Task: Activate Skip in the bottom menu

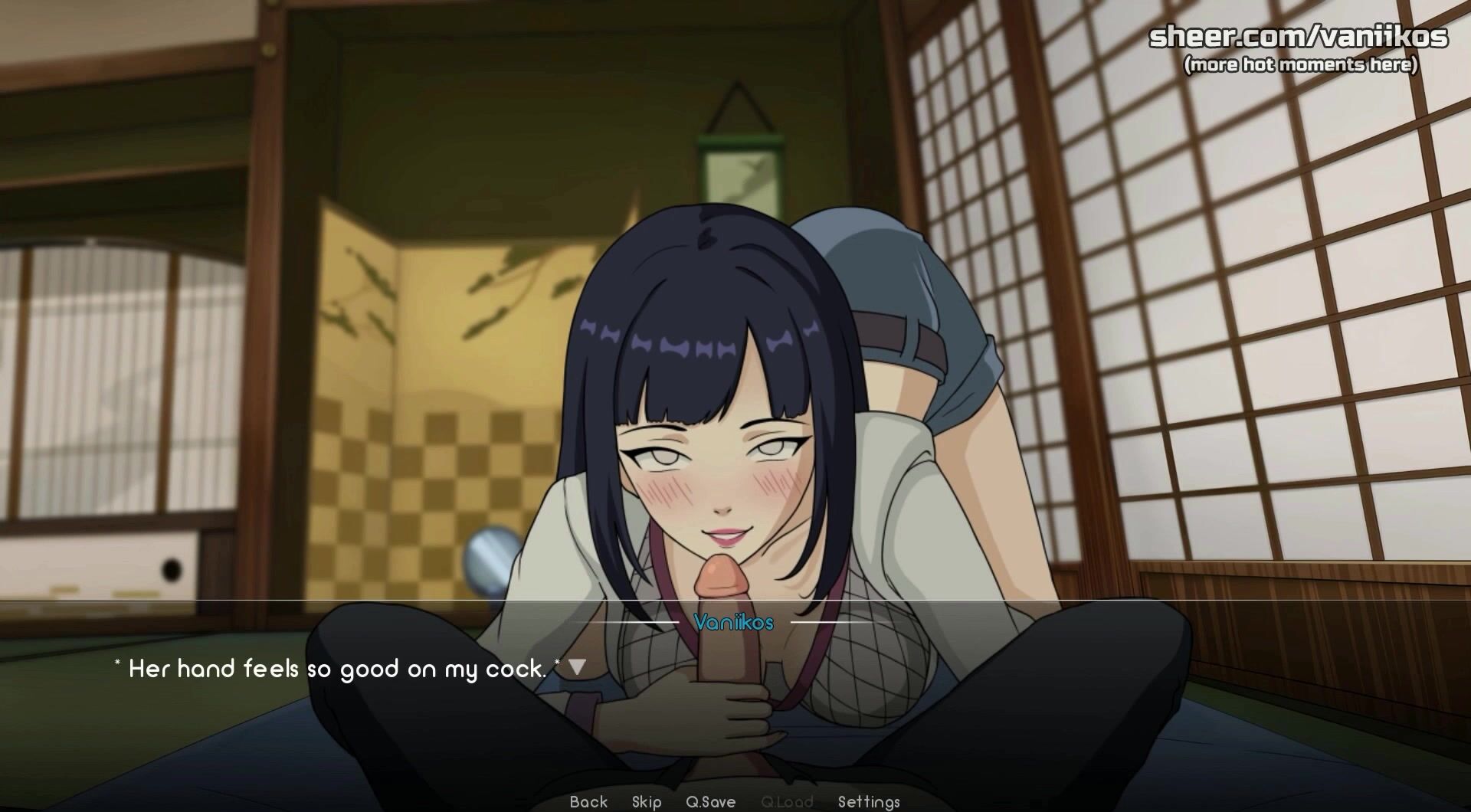Action: pyautogui.click(x=647, y=801)
